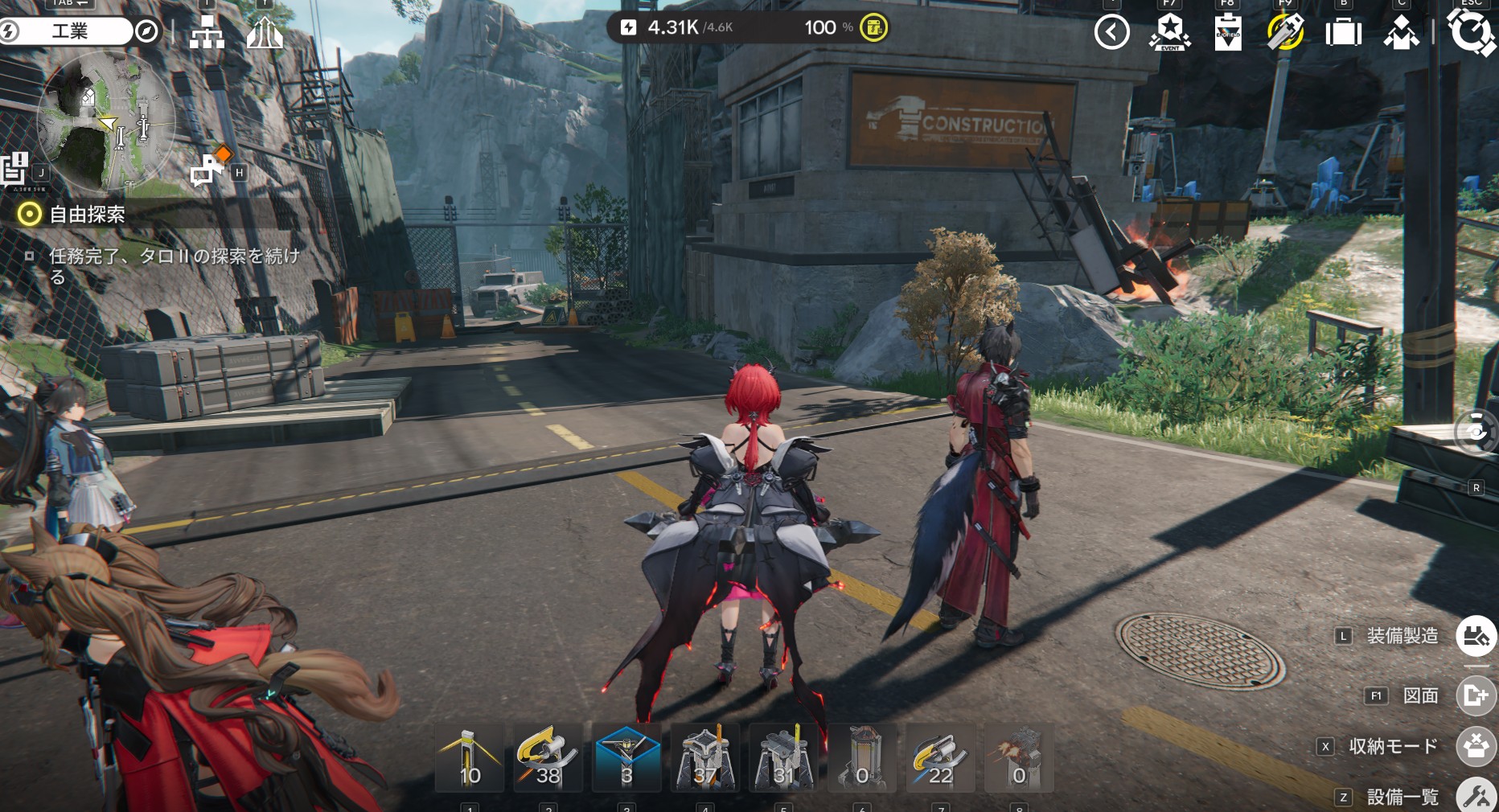Select the blue-highlighted hotbar slot with count 3

point(626,757)
